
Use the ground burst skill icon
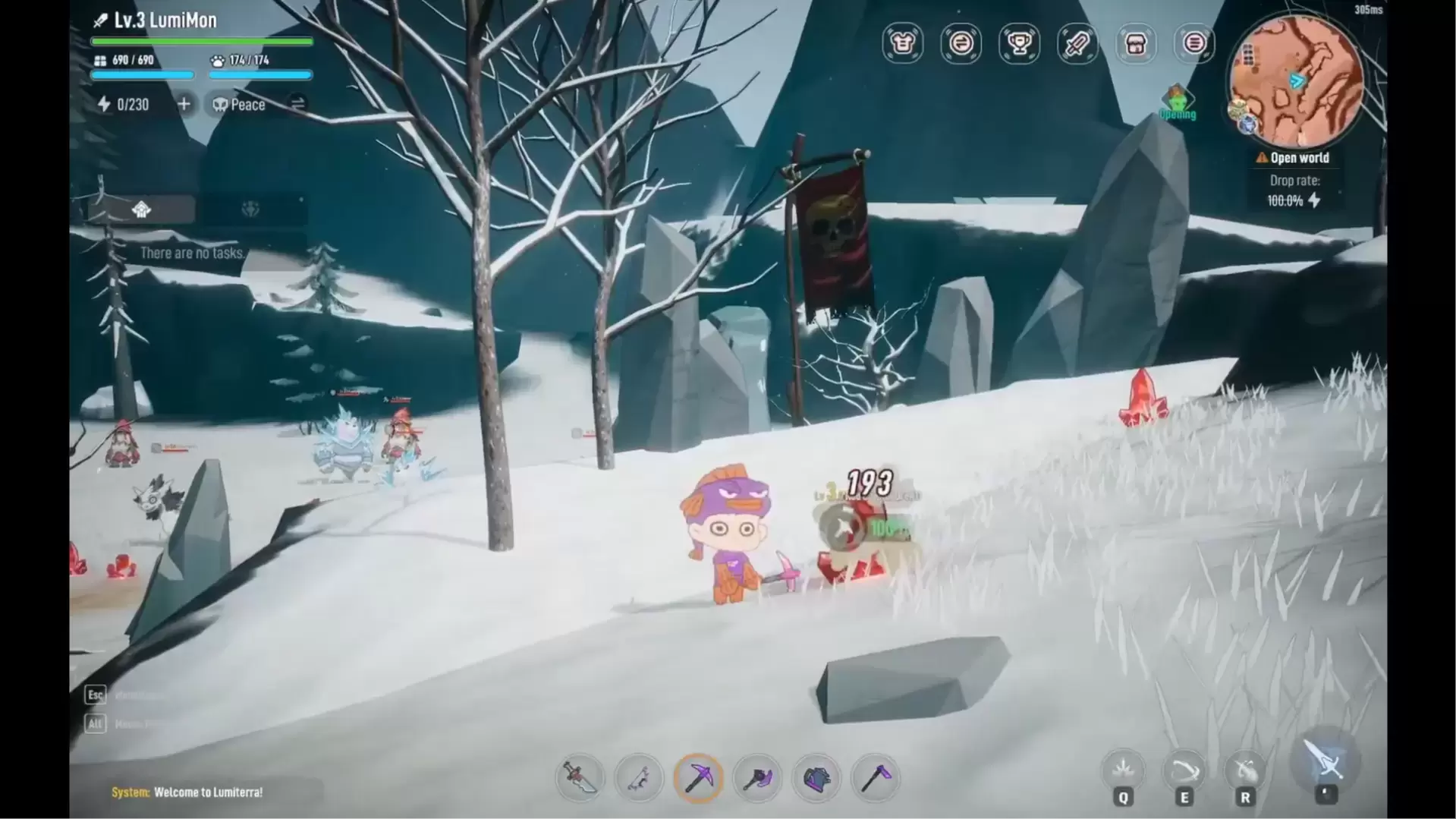[x=1123, y=770]
